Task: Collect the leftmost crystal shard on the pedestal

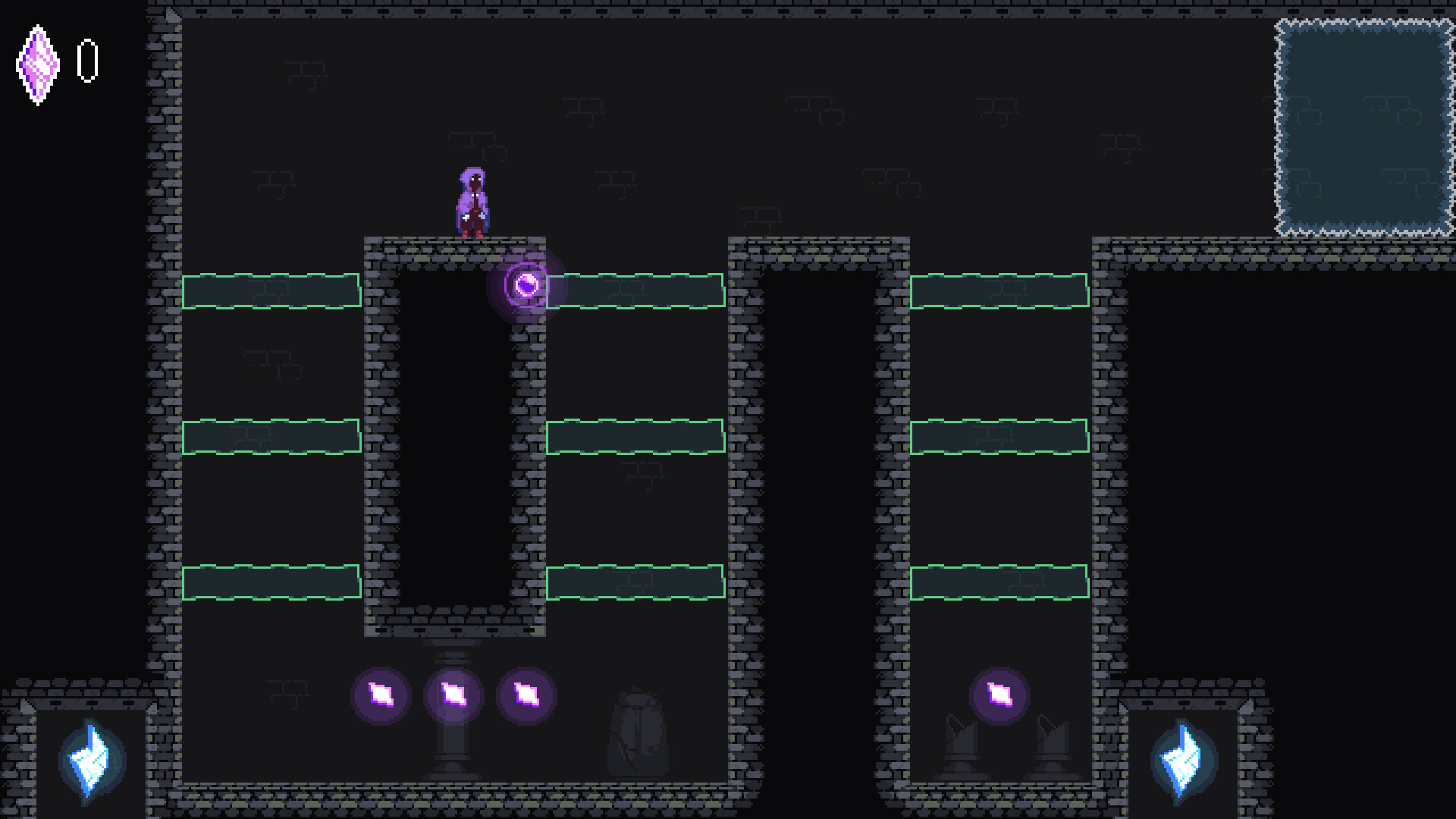Action: click(381, 694)
